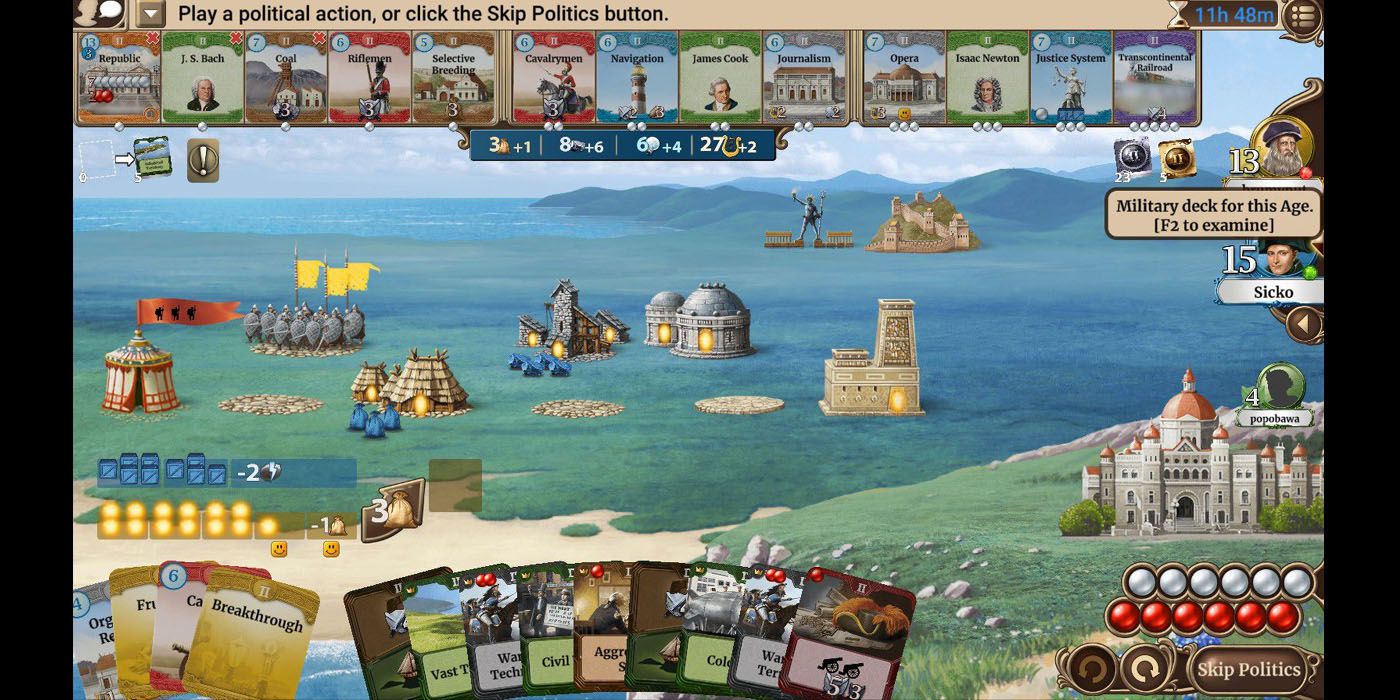This screenshot has width=1400, height=700.
Task: Choose the Transcontinental Railroad wonder card
Action: tap(1155, 78)
